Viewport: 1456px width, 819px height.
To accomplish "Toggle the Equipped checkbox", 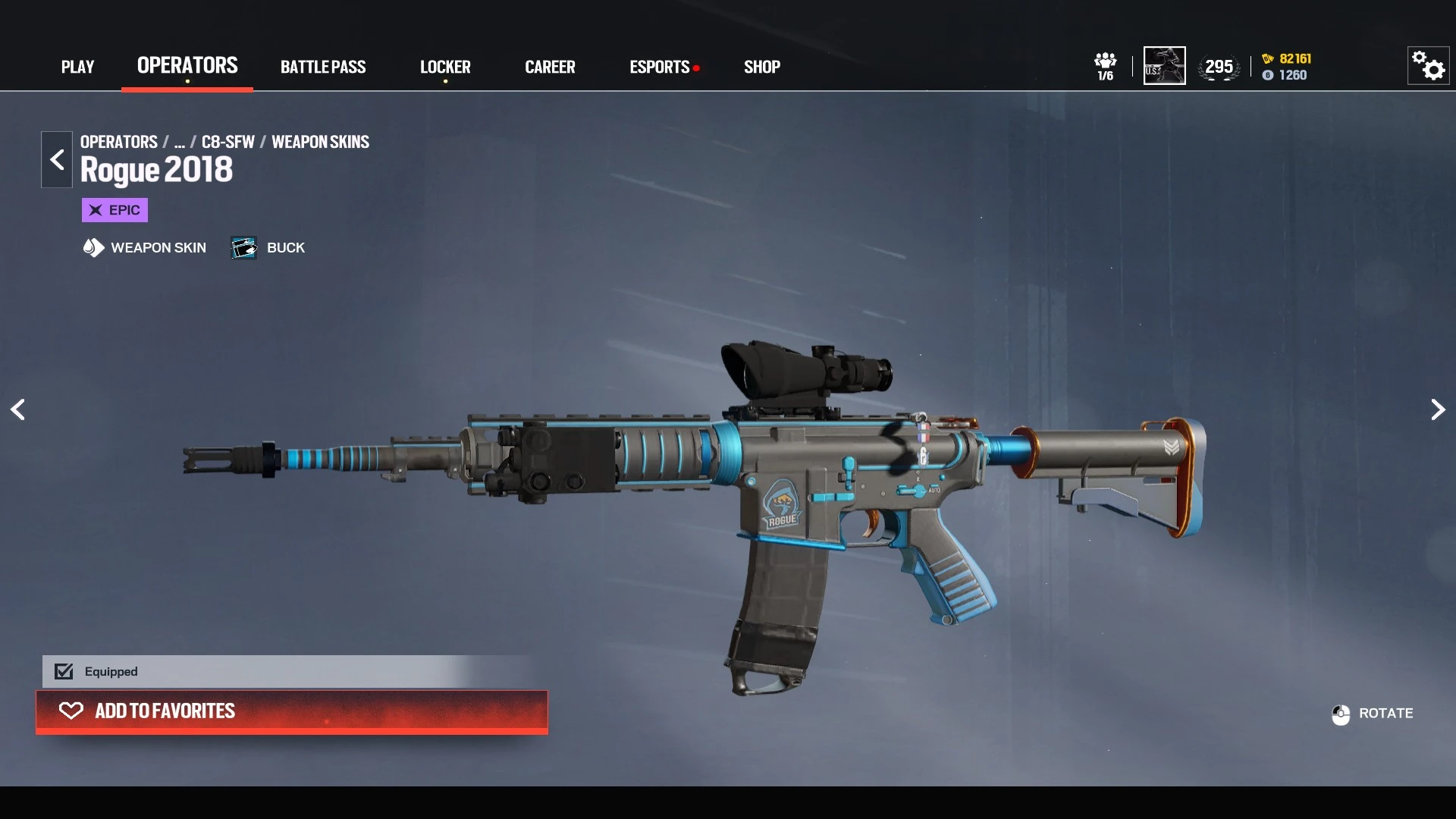I will pyautogui.click(x=64, y=671).
